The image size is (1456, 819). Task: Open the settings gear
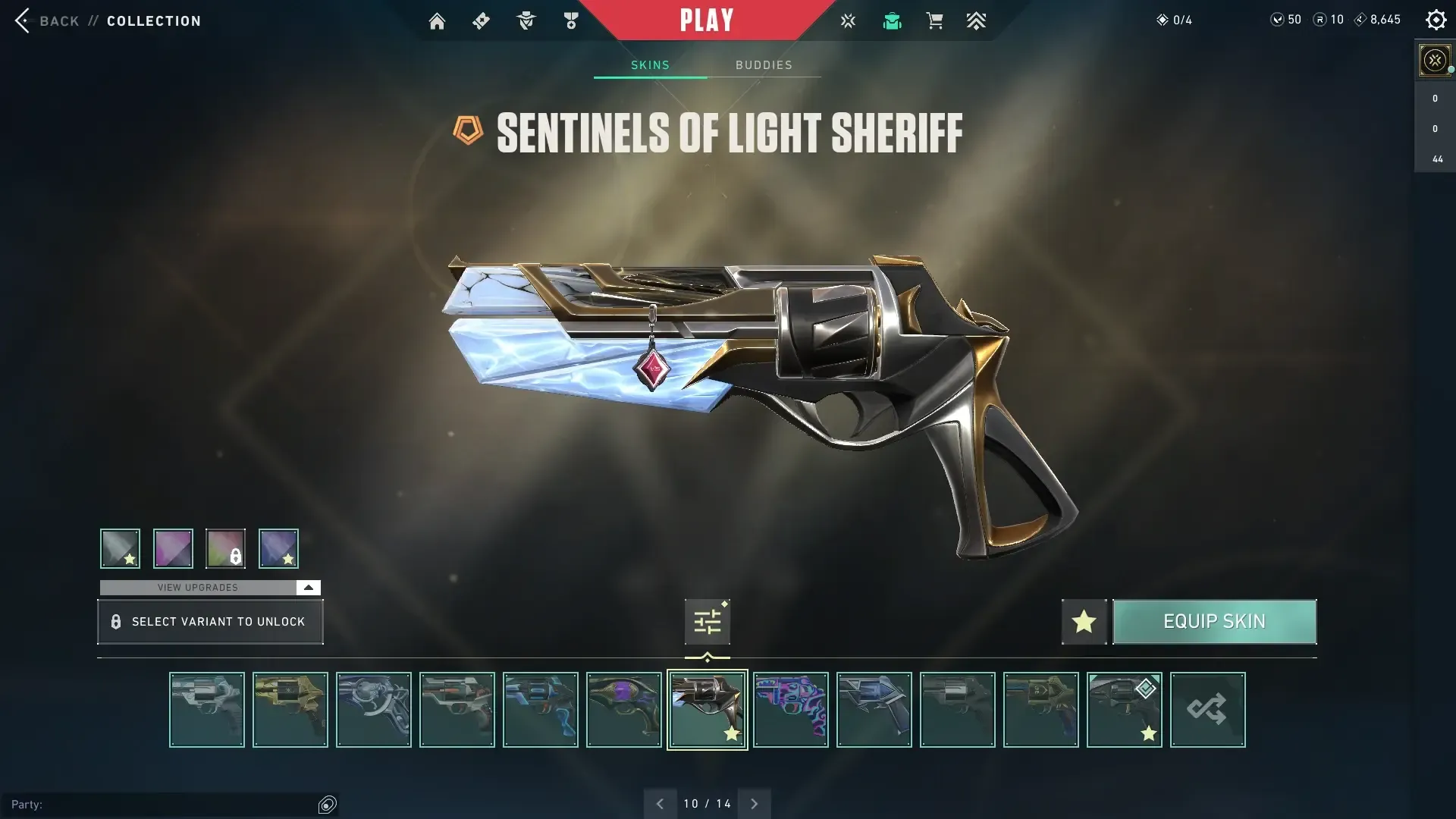point(1436,20)
